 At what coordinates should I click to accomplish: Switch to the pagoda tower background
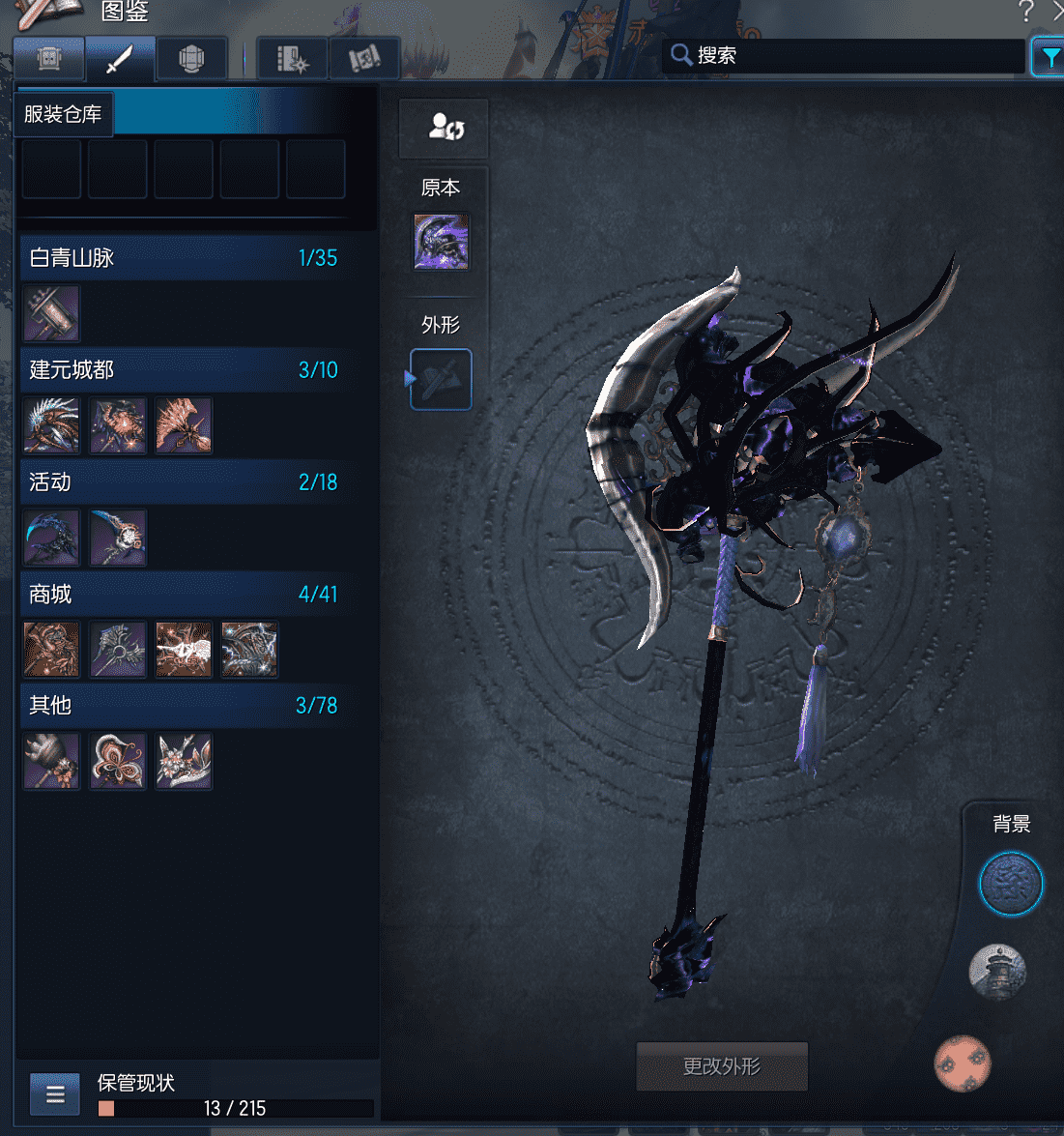[996, 972]
